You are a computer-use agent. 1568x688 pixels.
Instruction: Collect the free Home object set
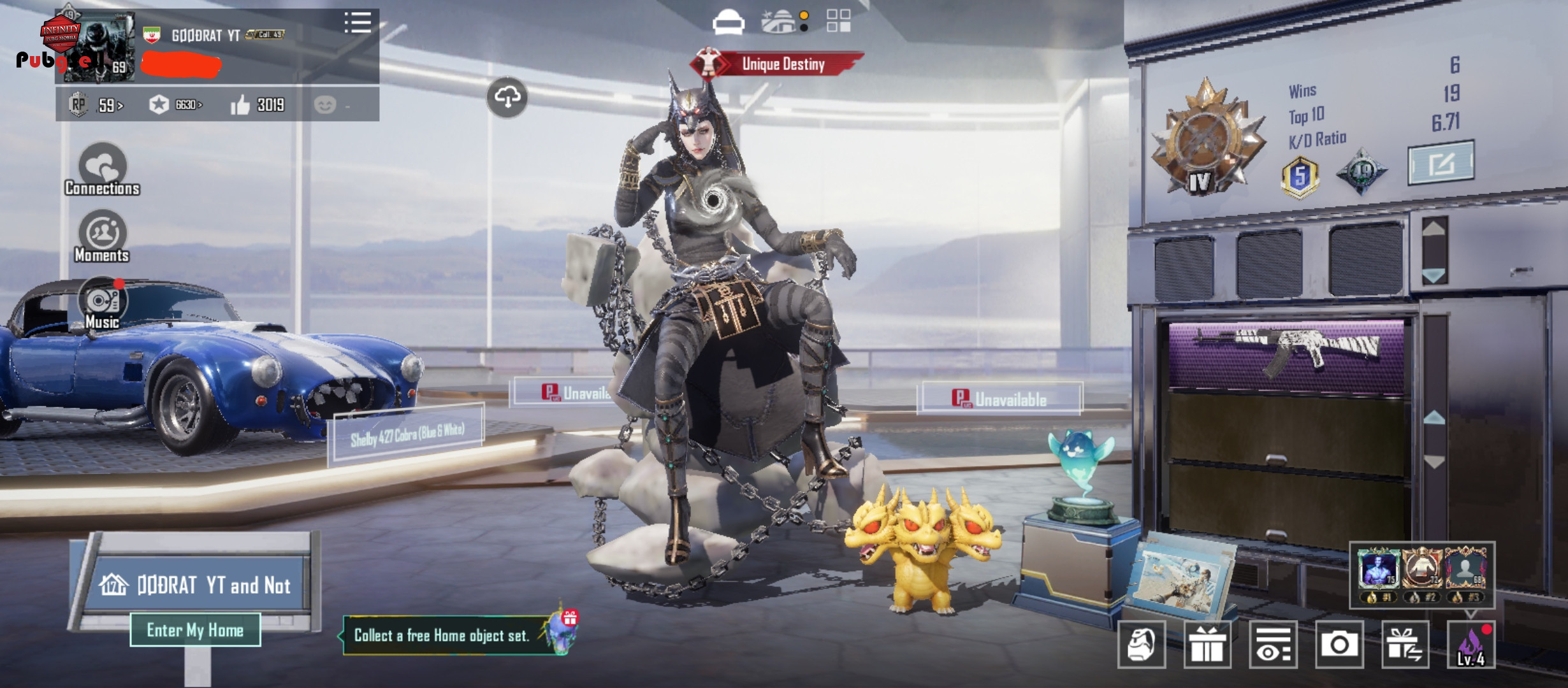[x=442, y=635]
